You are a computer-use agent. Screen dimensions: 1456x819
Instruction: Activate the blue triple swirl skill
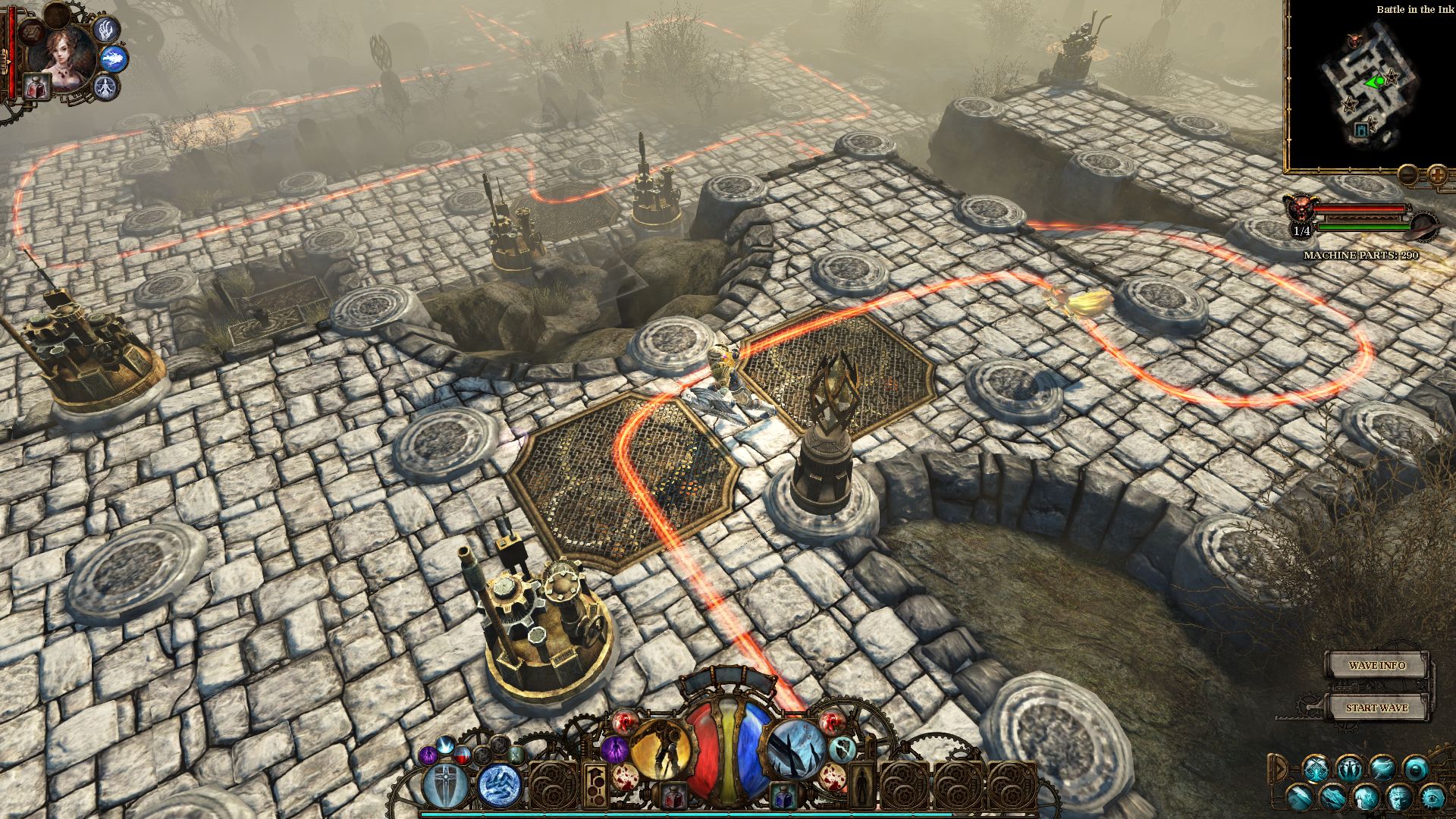(500, 784)
